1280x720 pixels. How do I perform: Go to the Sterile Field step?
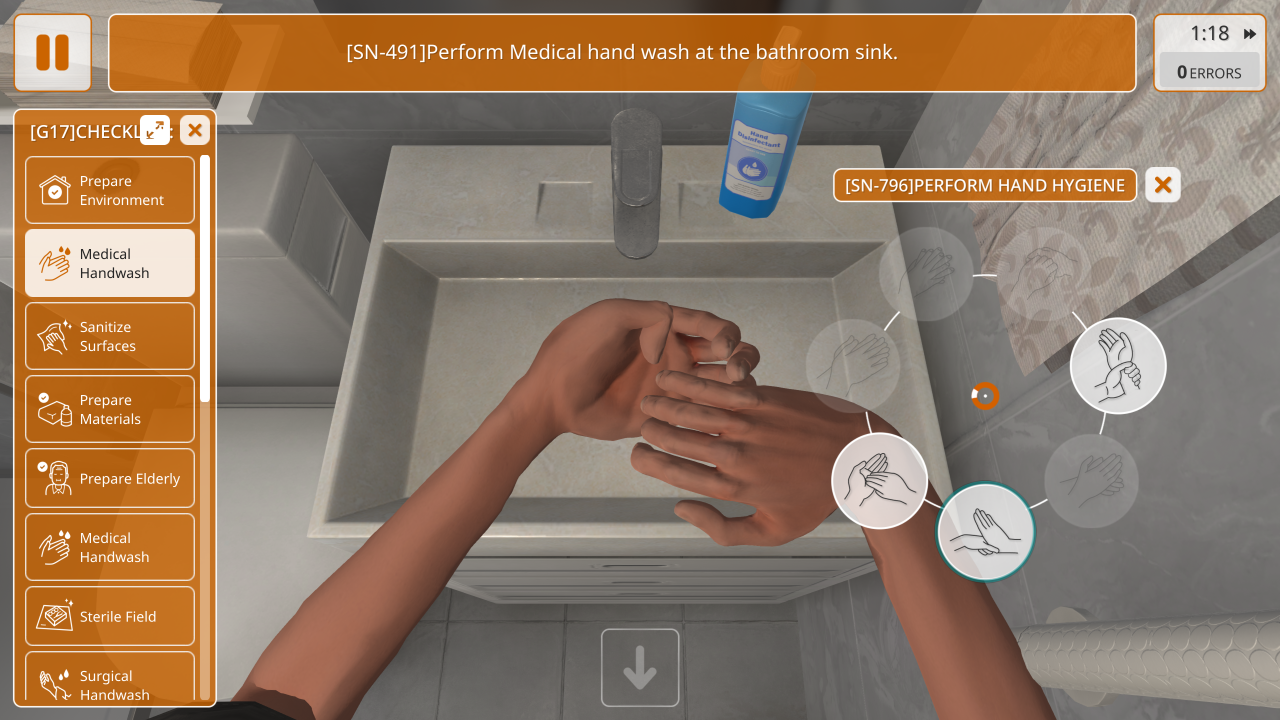[x=110, y=616]
